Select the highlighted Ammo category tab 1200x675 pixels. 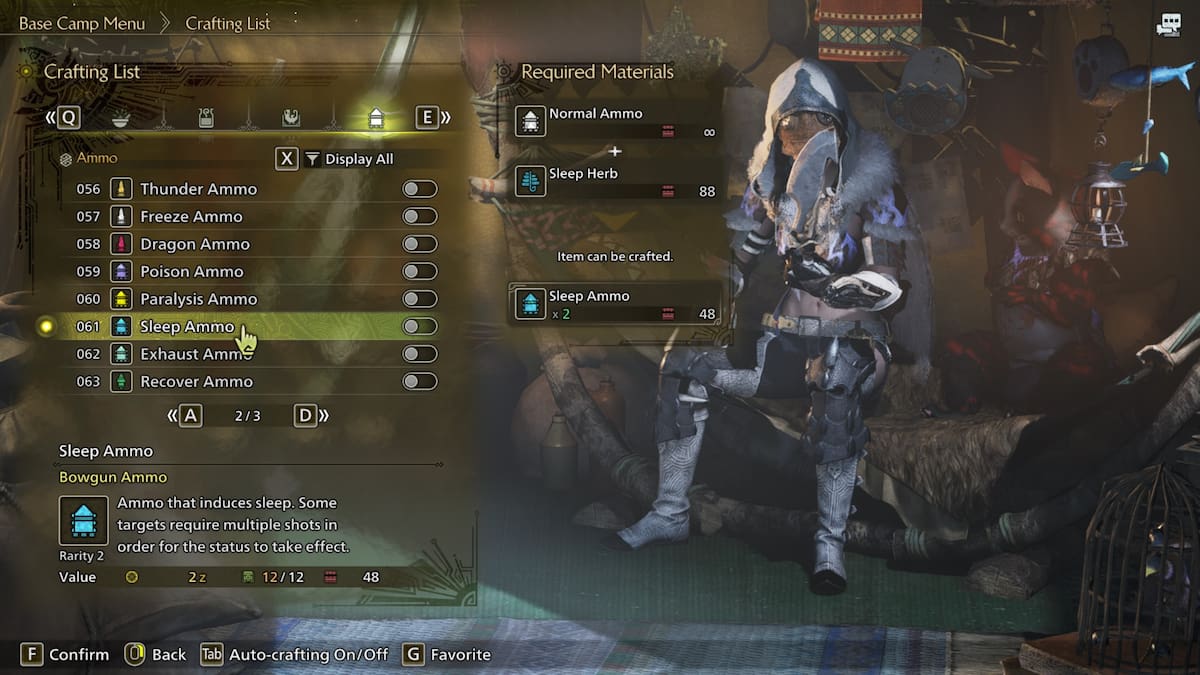pos(376,118)
